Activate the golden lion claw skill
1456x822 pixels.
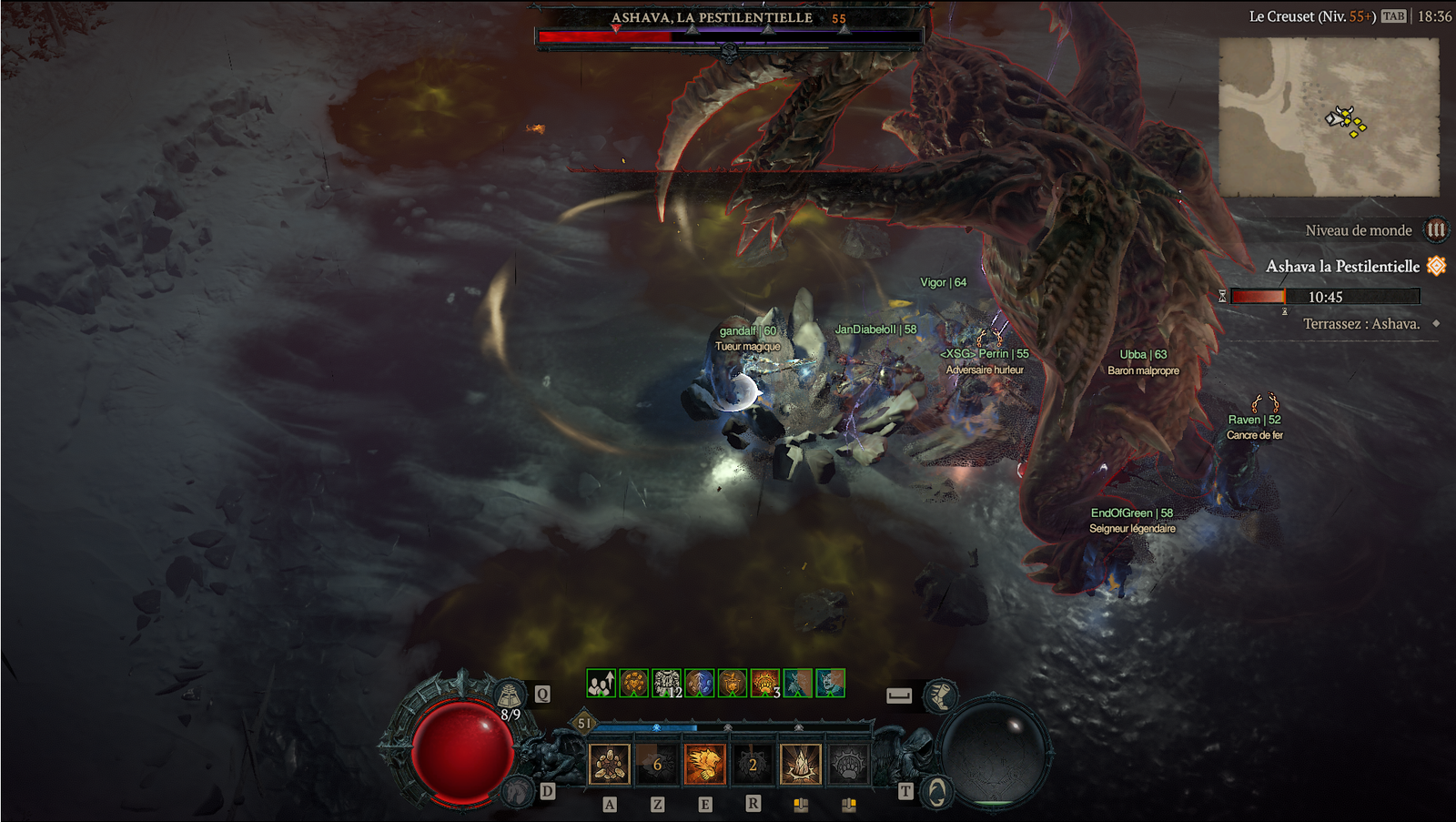pos(704,765)
